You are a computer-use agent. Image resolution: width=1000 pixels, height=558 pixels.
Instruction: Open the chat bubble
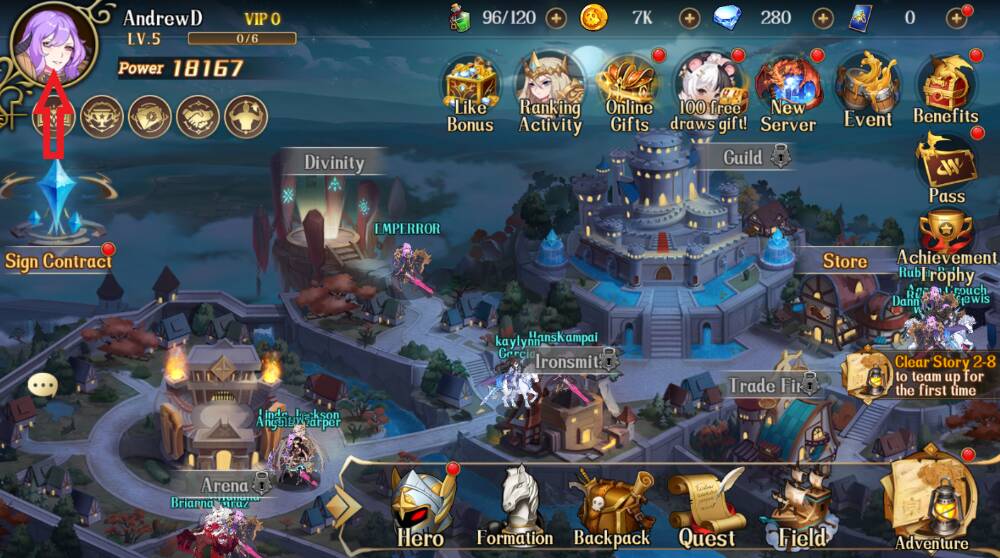click(x=42, y=384)
